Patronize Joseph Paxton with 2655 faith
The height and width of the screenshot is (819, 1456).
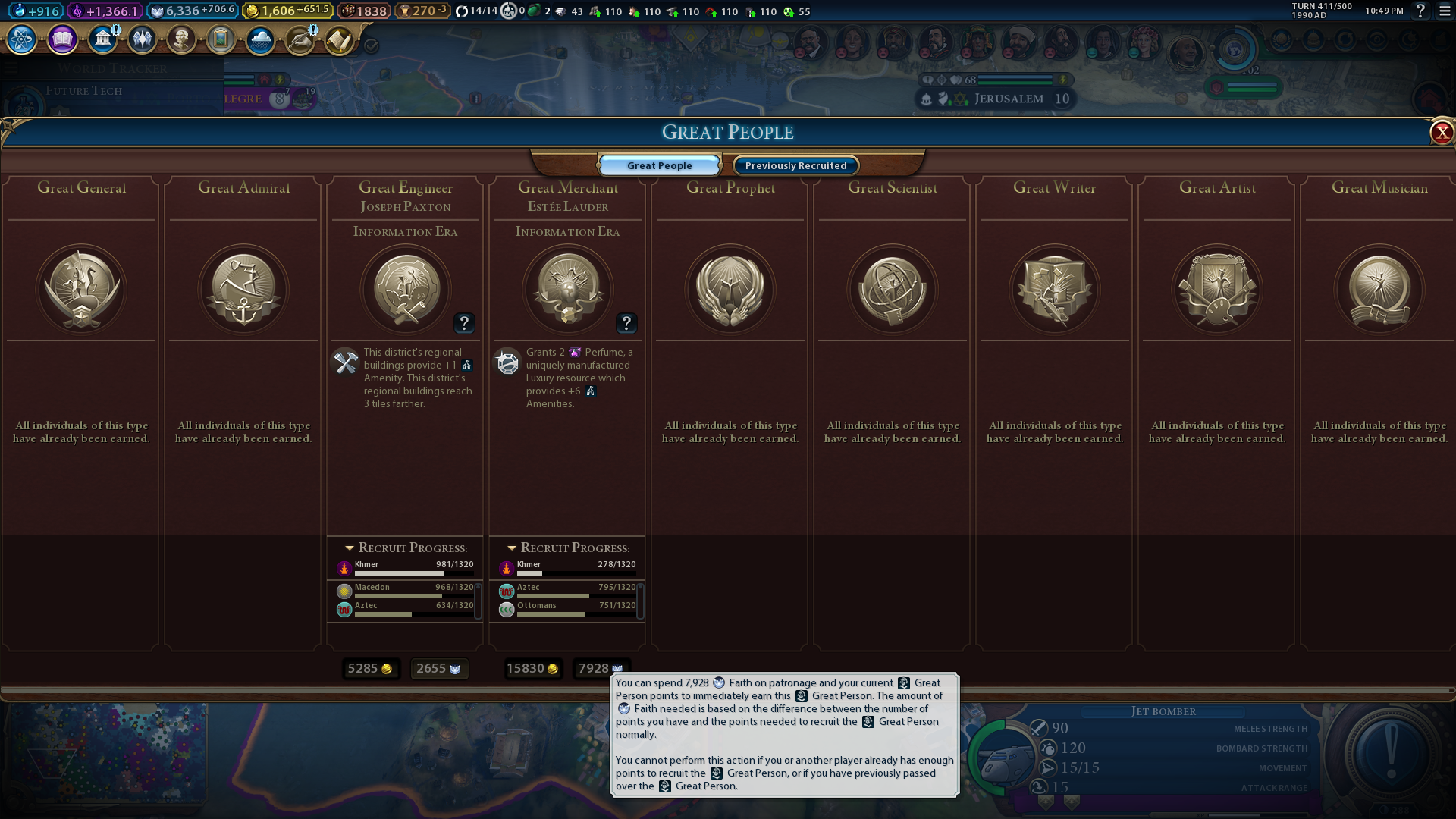pyautogui.click(x=438, y=668)
